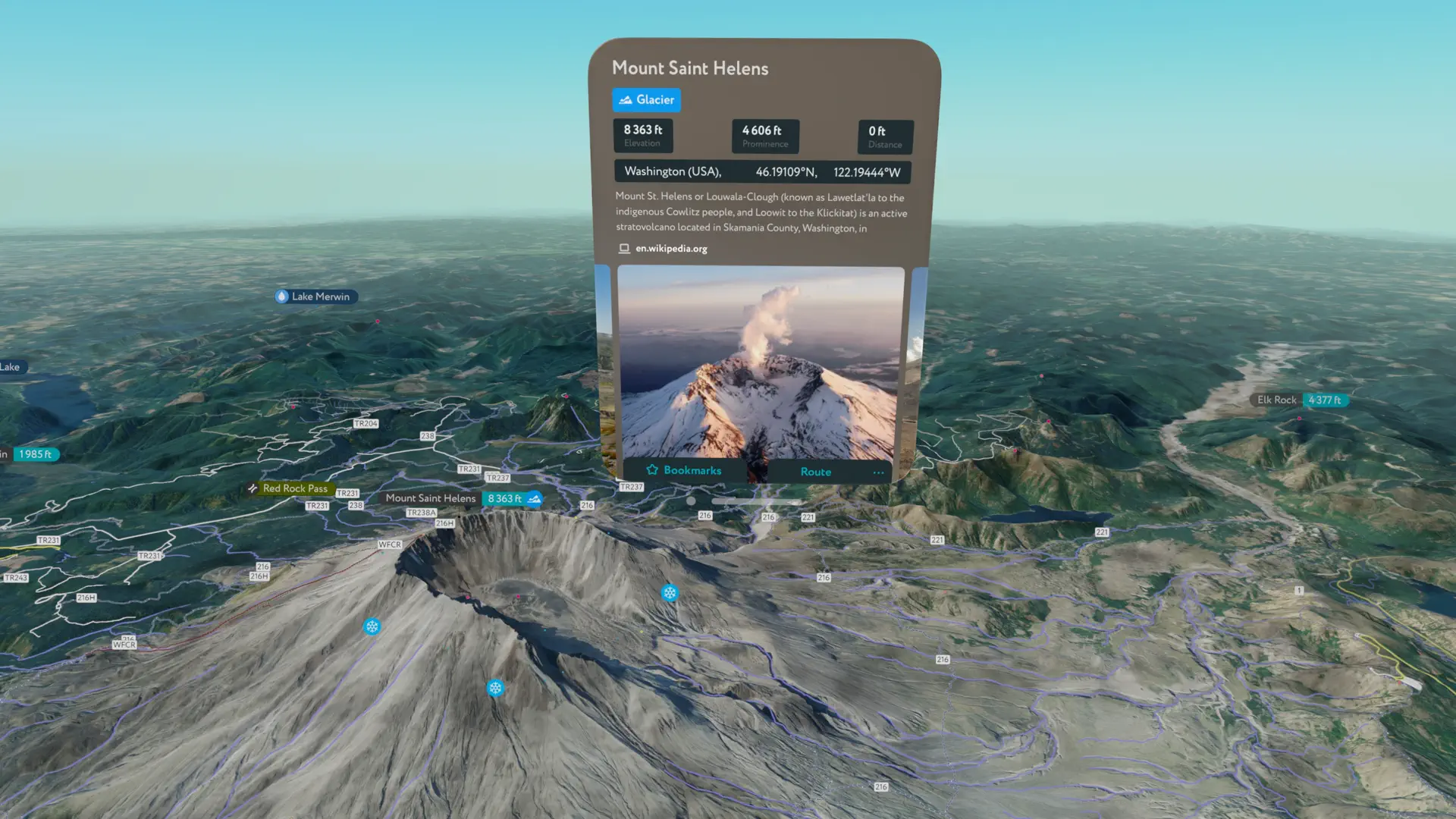
Task: Click the snowflake marker on the lower western slope
Action: (x=372, y=627)
